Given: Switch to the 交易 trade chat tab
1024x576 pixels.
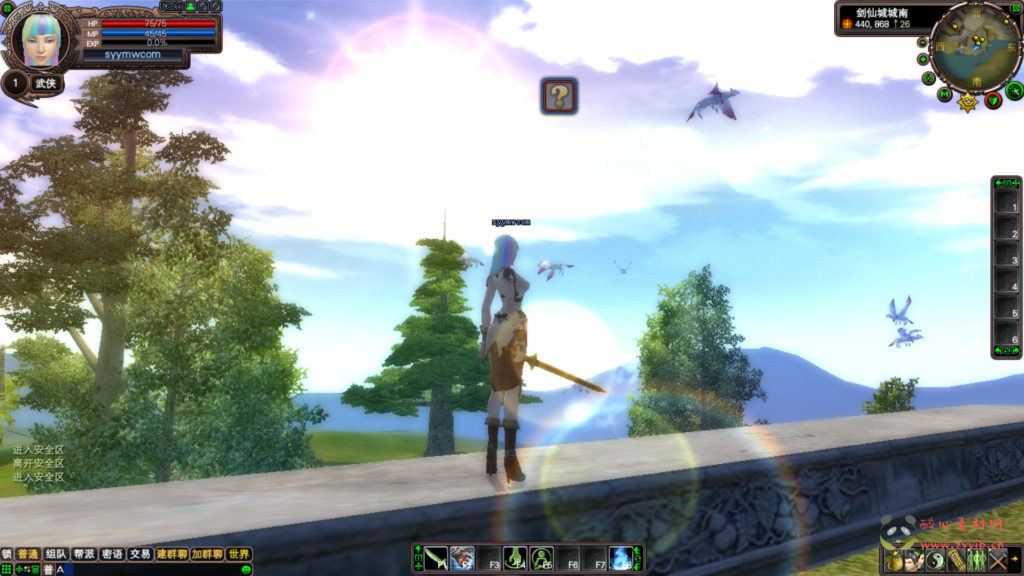Looking at the screenshot, I should (x=140, y=554).
